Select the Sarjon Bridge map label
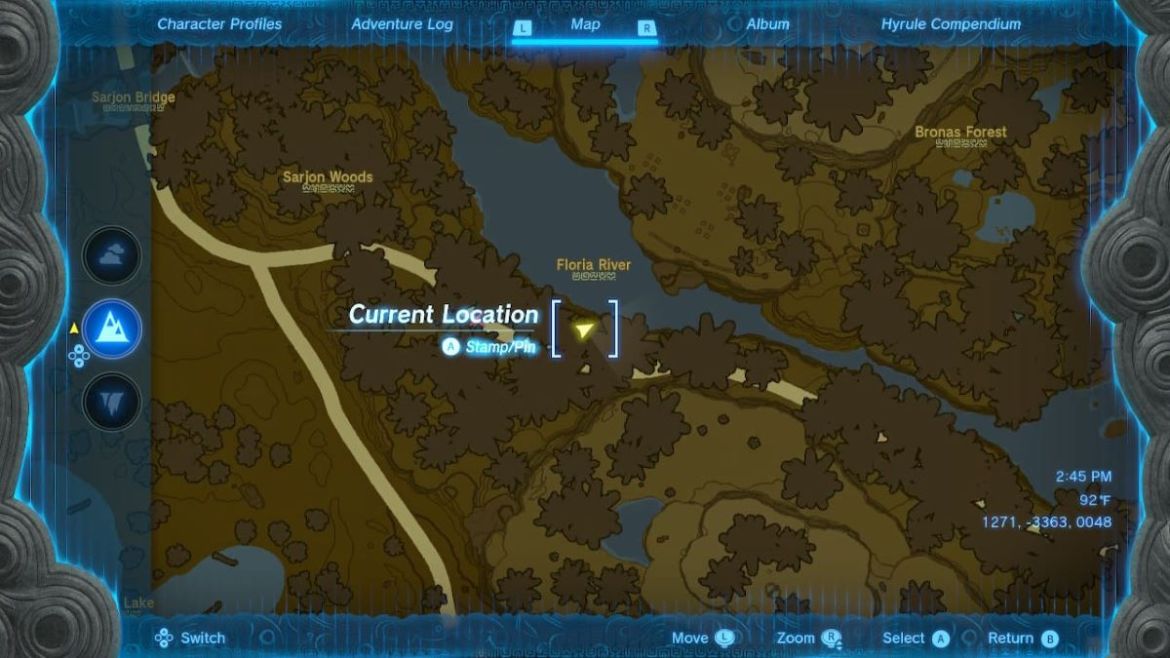Image resolution: width=1170 pixels, height=658 pixels. point(133,98)
